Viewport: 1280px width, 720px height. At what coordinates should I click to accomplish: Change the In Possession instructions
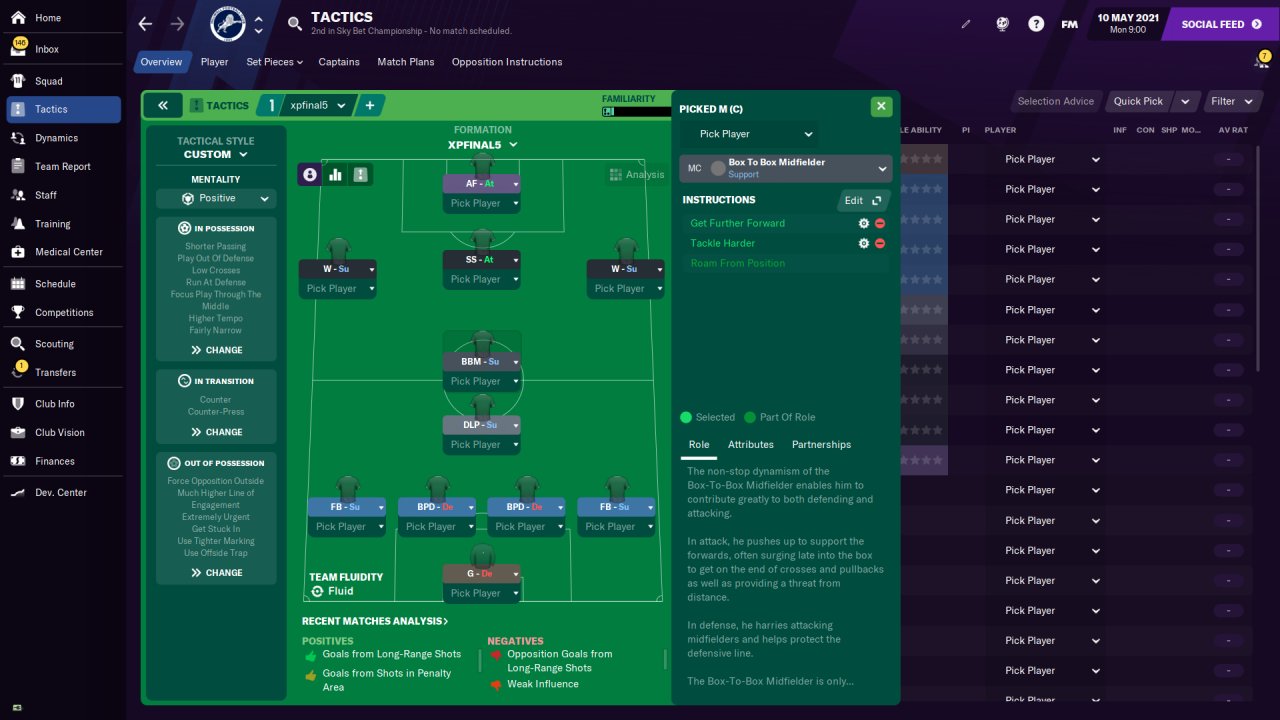coord(216,350)
